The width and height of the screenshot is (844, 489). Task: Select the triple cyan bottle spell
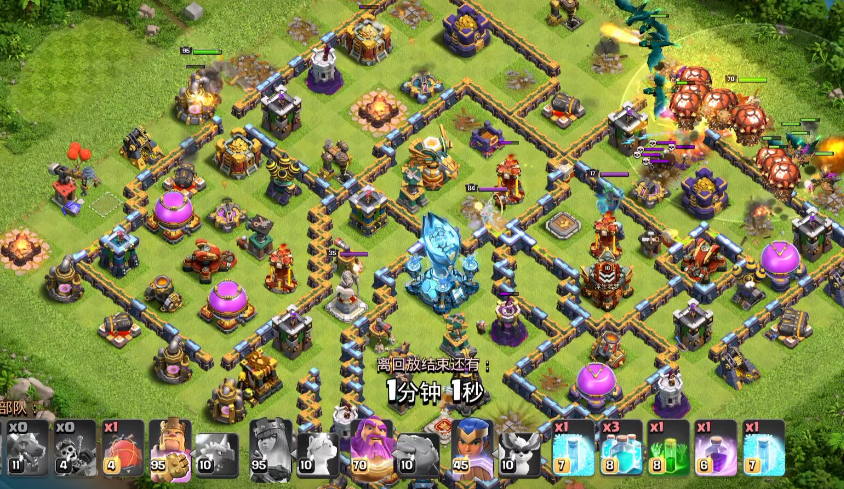(x=621, y=446)
